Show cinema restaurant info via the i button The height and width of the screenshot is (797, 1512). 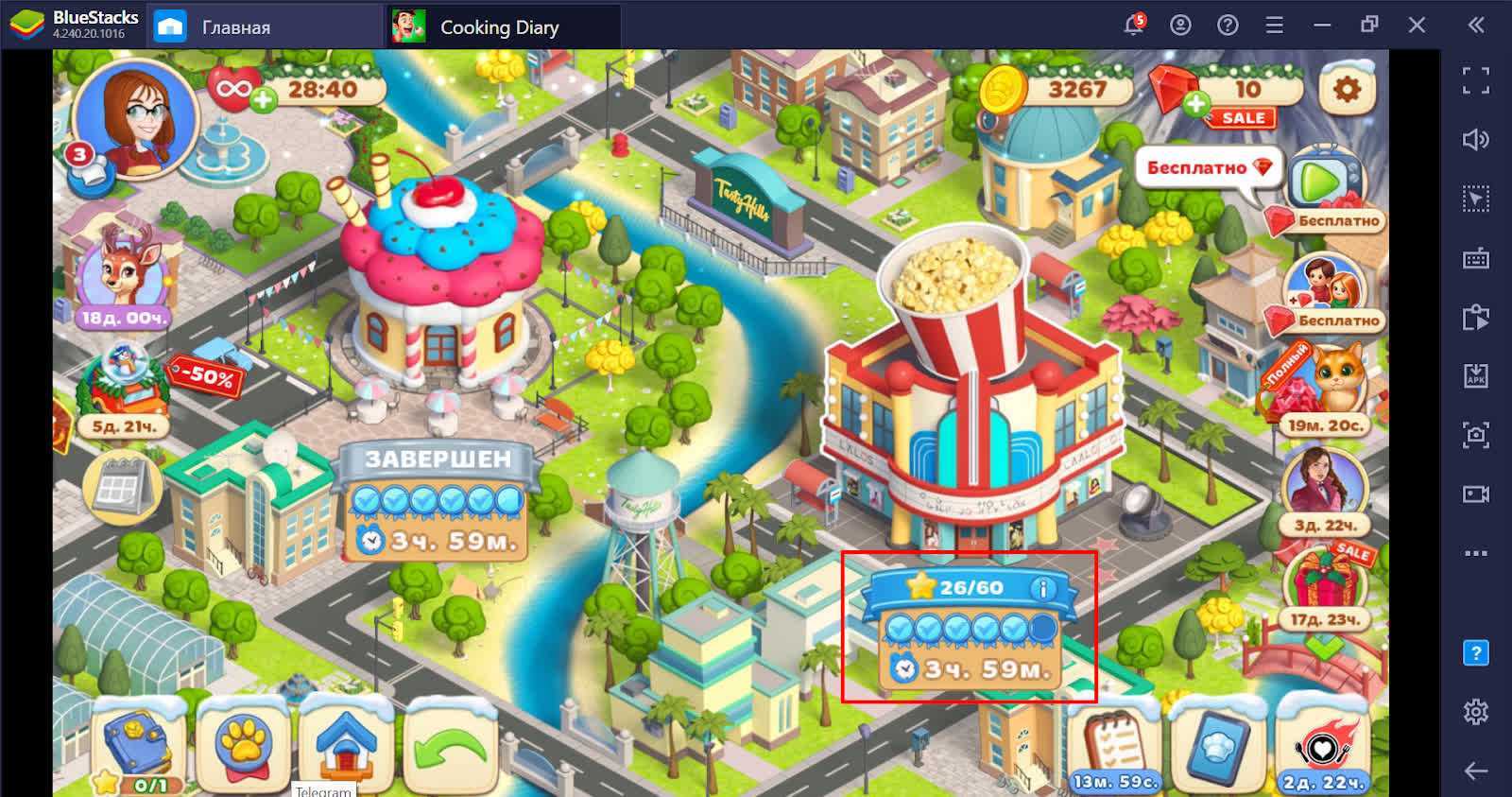coord(1042,588)
